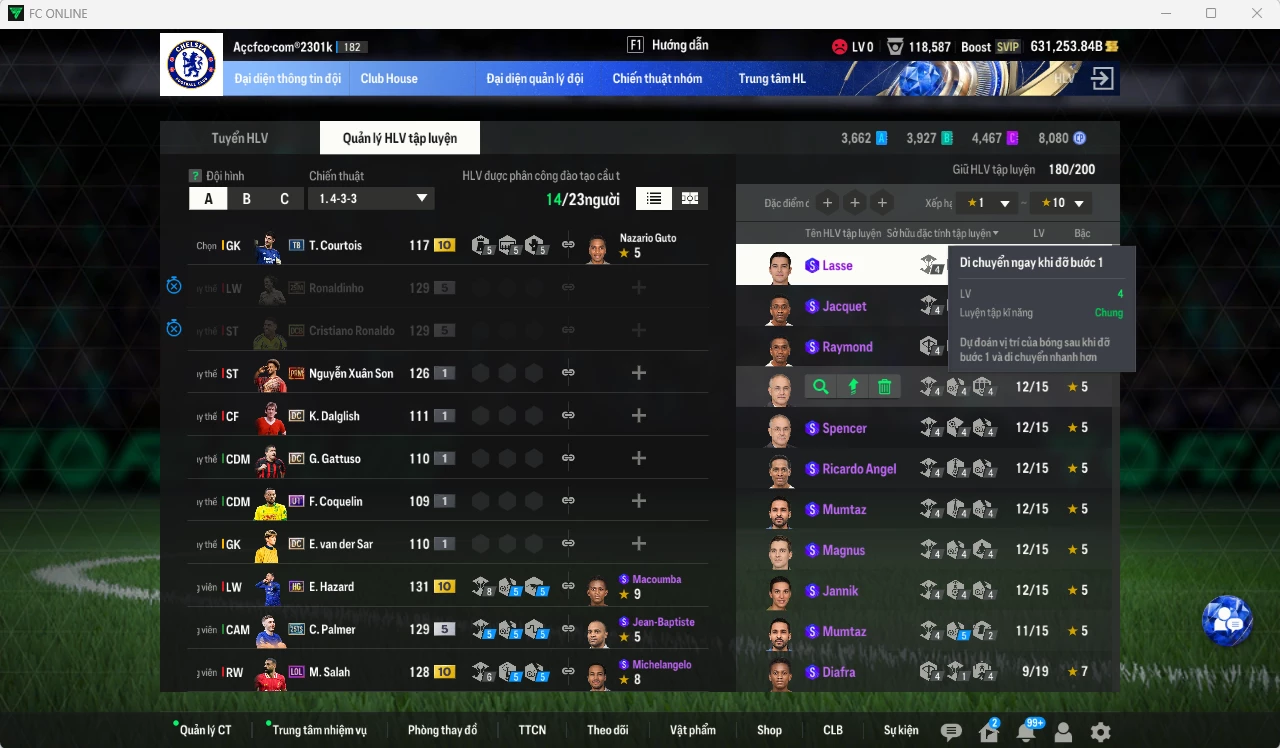Open the chat bubble icon near bottom right
Viewport: 1280px width, 748px height.
pyautogui.click(x=949, y=732)
